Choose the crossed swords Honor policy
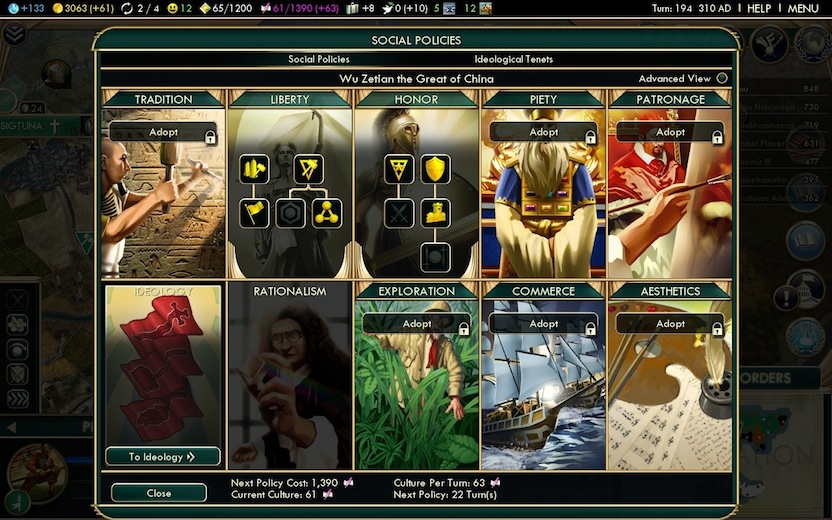This screenshot has height=520, width=832. pos(399,212)
